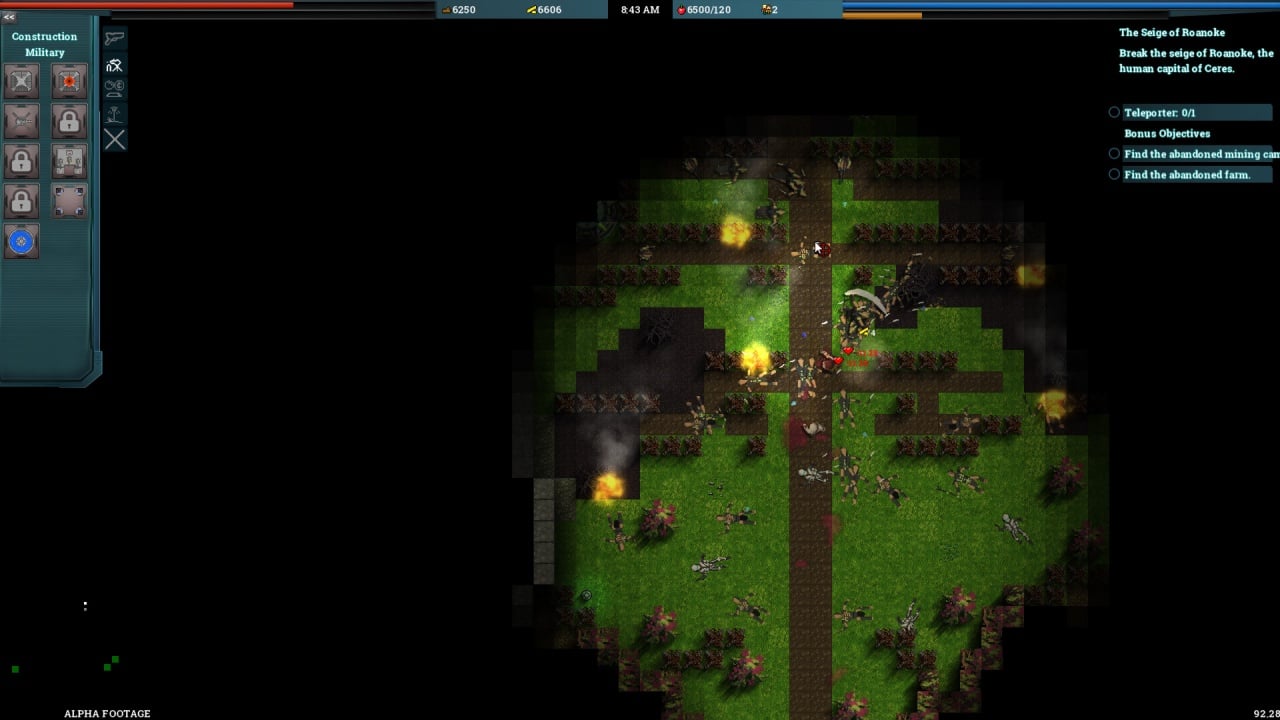Select the soldiers squad building icon

(x=69, y=161)
